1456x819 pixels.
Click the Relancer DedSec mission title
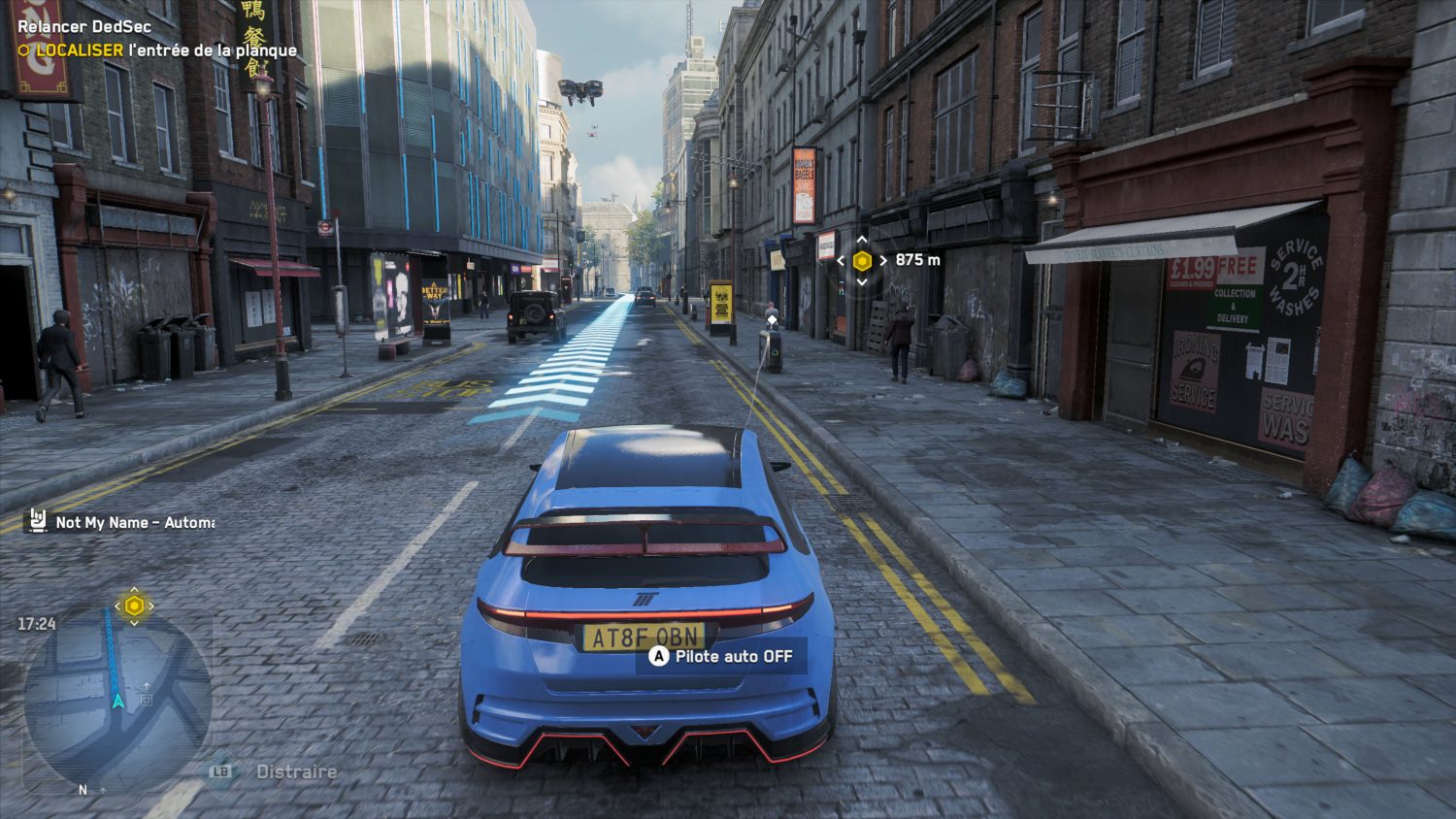point(84,26)
